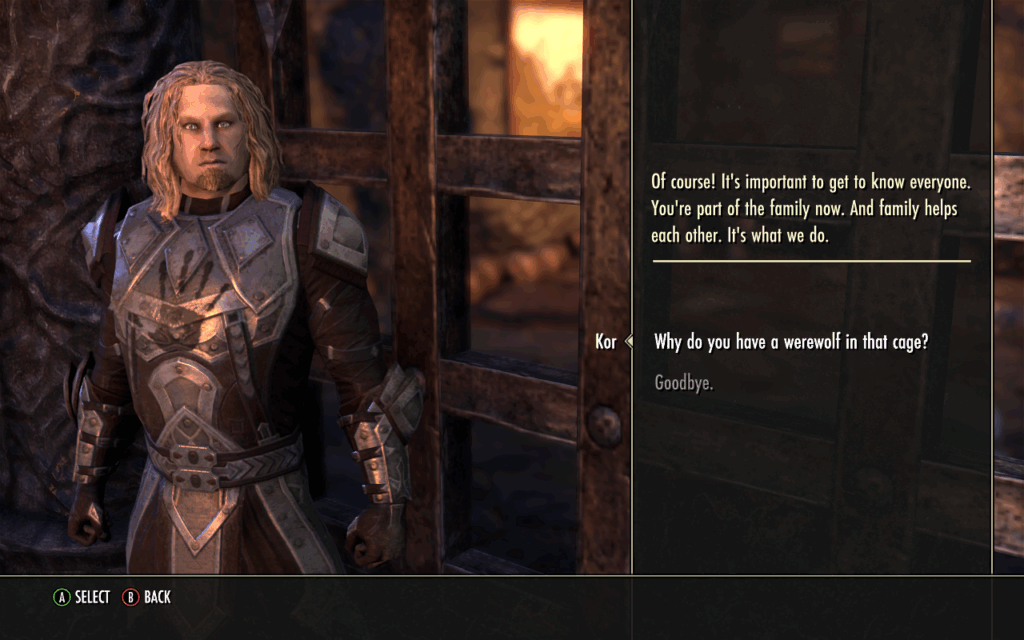The image size is (1024, 640).
Task: Choose the Goodbye dialogue option
Action: 683,383
